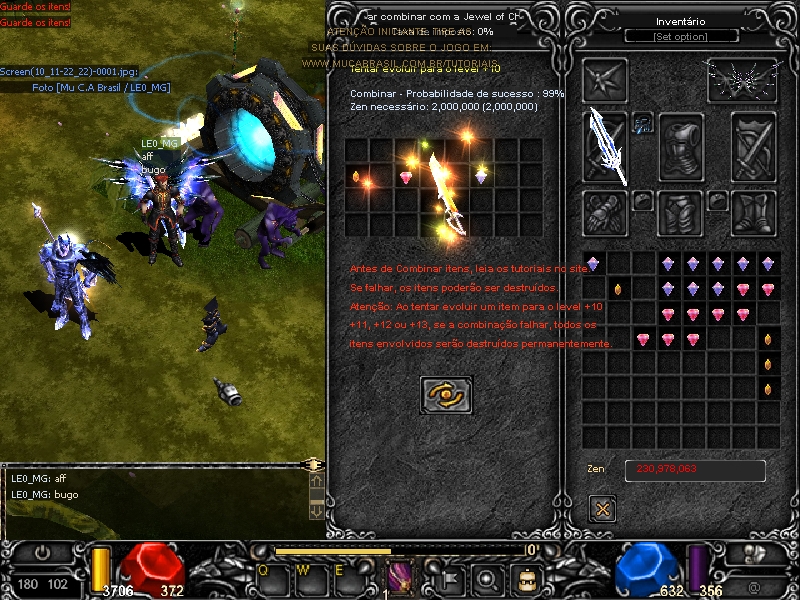This screenshot has height=600, width=800.
Task: Open the magnifier icon on the bottom bar
Action: pos(487,578)
